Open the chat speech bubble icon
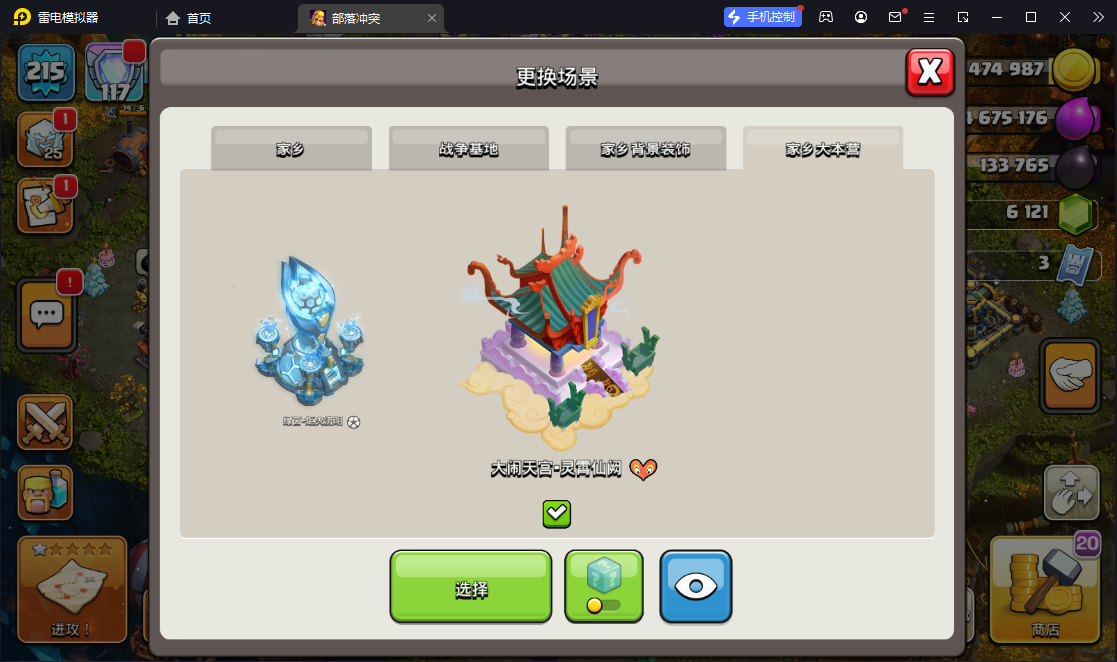Viewport: 1117px width, 662px height. coord(47,315)
